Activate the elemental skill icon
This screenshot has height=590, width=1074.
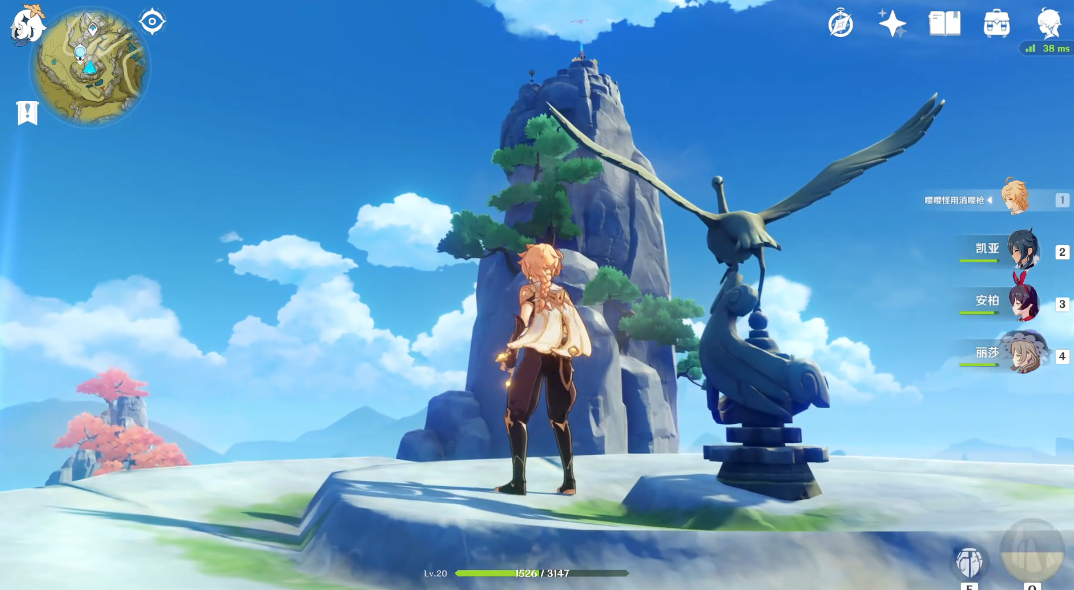969,561
